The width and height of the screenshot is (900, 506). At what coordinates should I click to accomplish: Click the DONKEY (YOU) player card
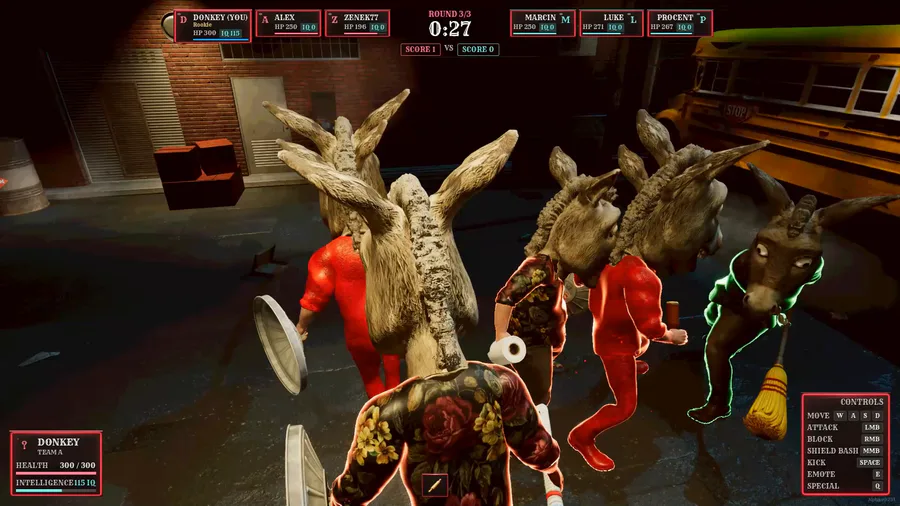212,25
